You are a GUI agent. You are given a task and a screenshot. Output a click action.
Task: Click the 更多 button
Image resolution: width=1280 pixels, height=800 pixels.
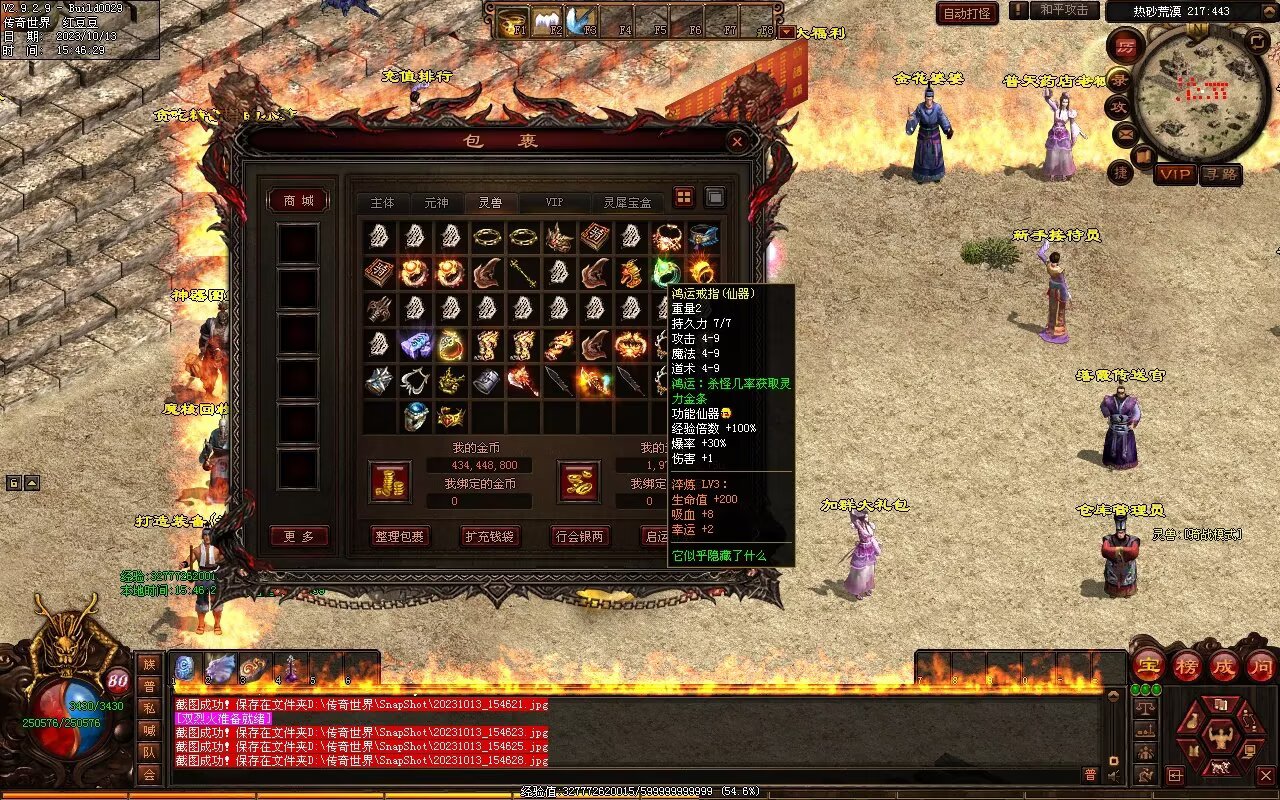(x=299, y=537)
